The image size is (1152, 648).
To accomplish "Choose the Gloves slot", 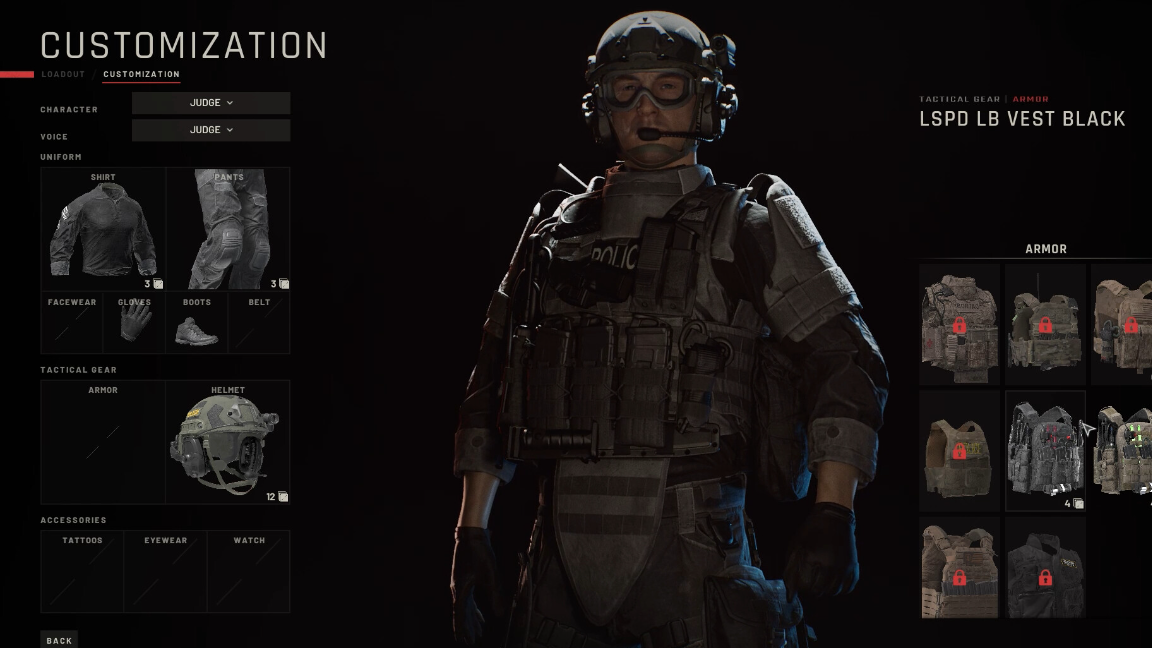I will pyautogui.click(x=134, y=322).
